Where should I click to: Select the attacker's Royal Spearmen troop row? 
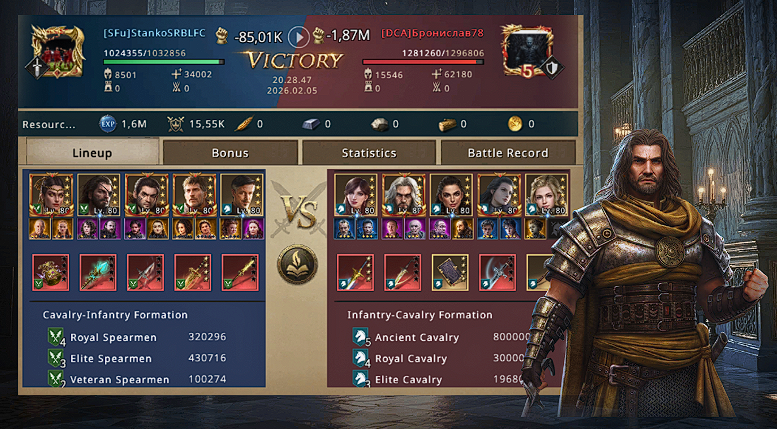140,337
